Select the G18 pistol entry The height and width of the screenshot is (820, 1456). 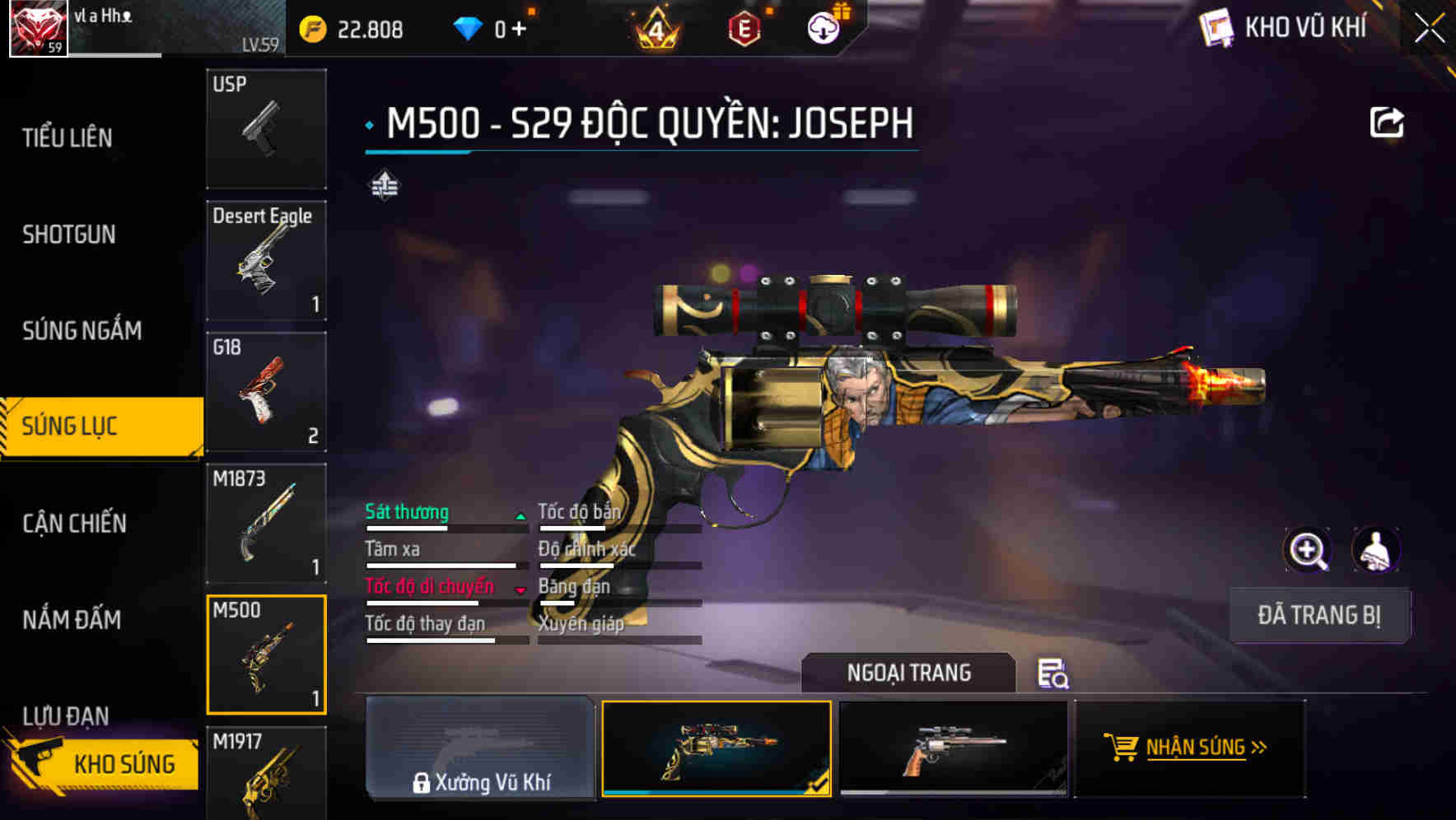pyautogui.click(x=265, y=393)
